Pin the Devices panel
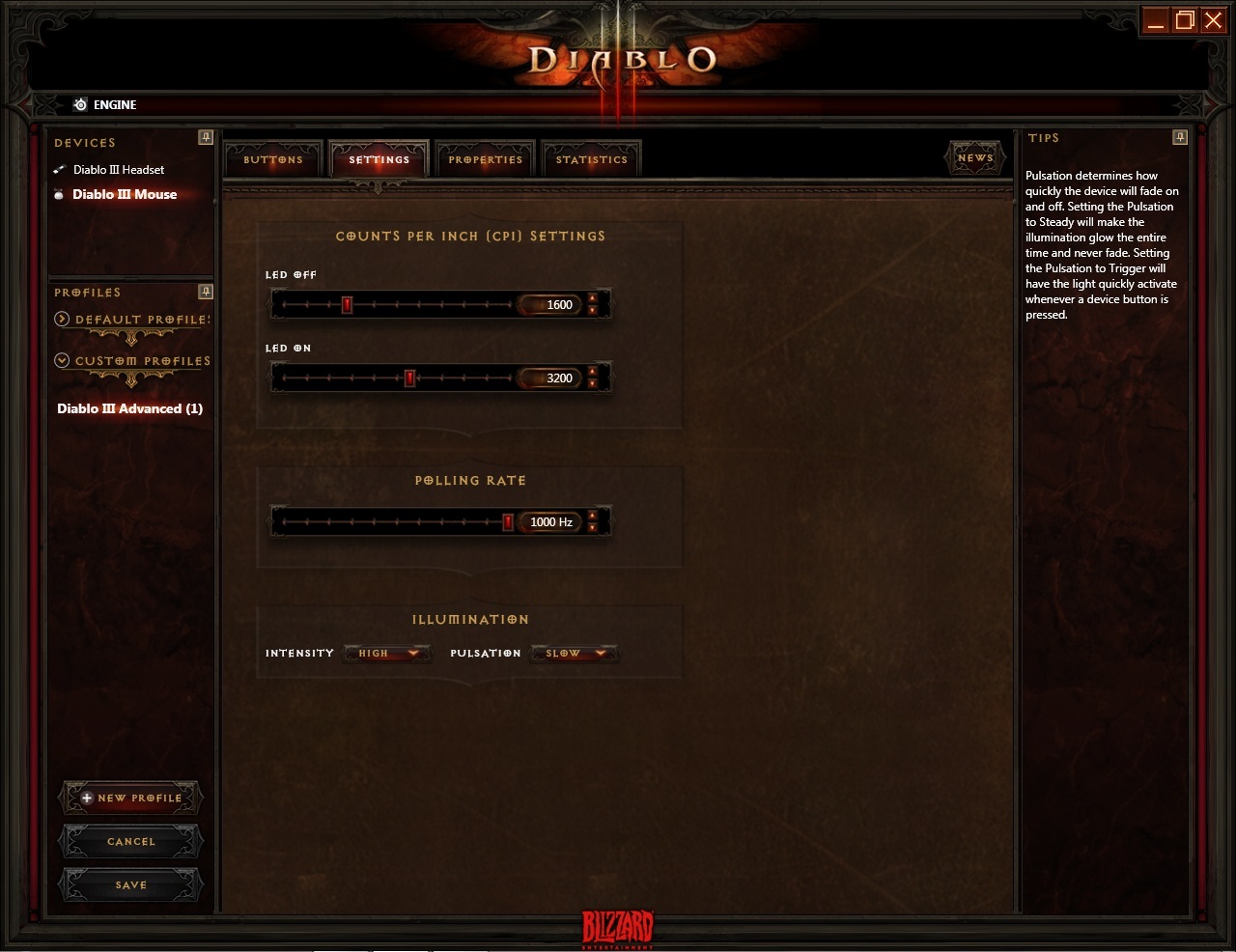 [x=206, y=137]
